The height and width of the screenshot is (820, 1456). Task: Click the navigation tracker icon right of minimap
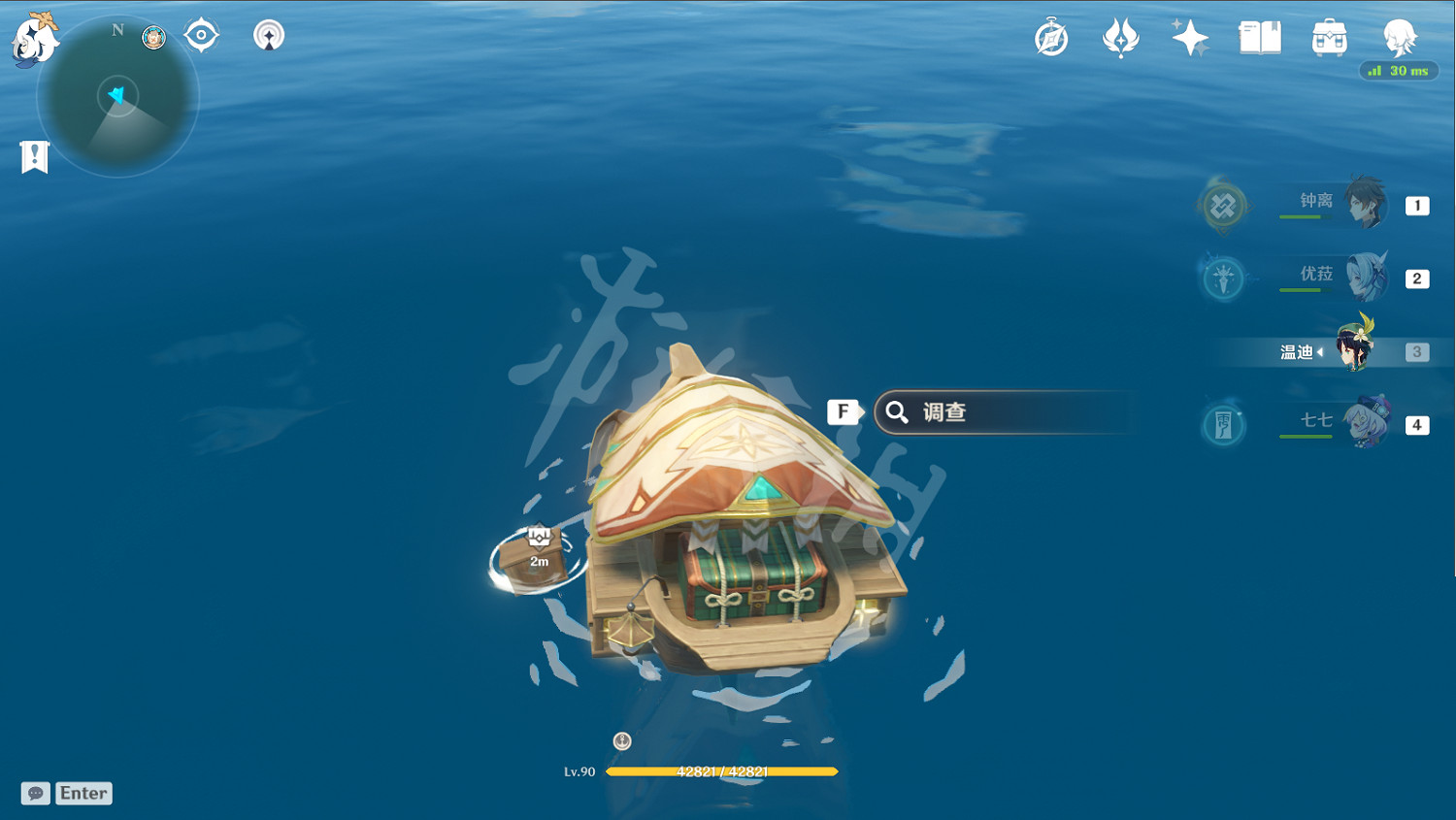tap(269, 35)
